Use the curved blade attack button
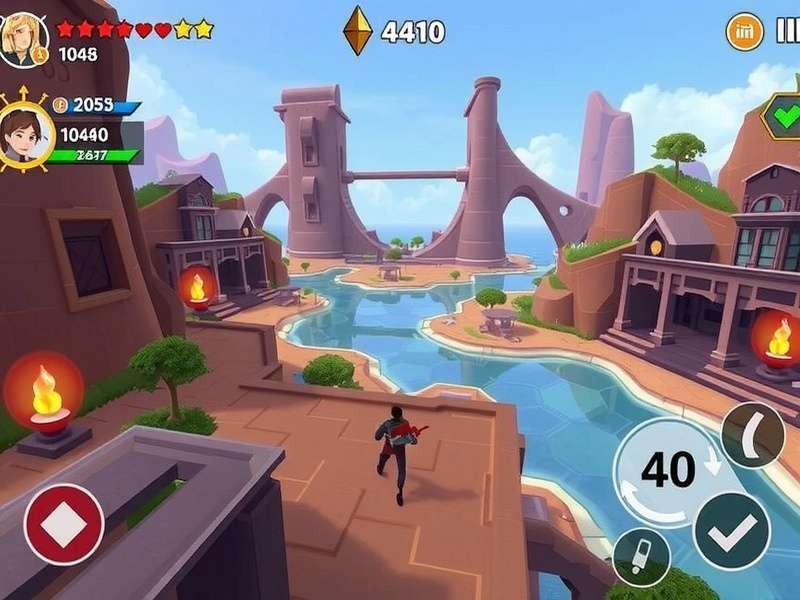The height and width of the screenshot is (600, 800). pyautogui.click(x=752, y=434)
